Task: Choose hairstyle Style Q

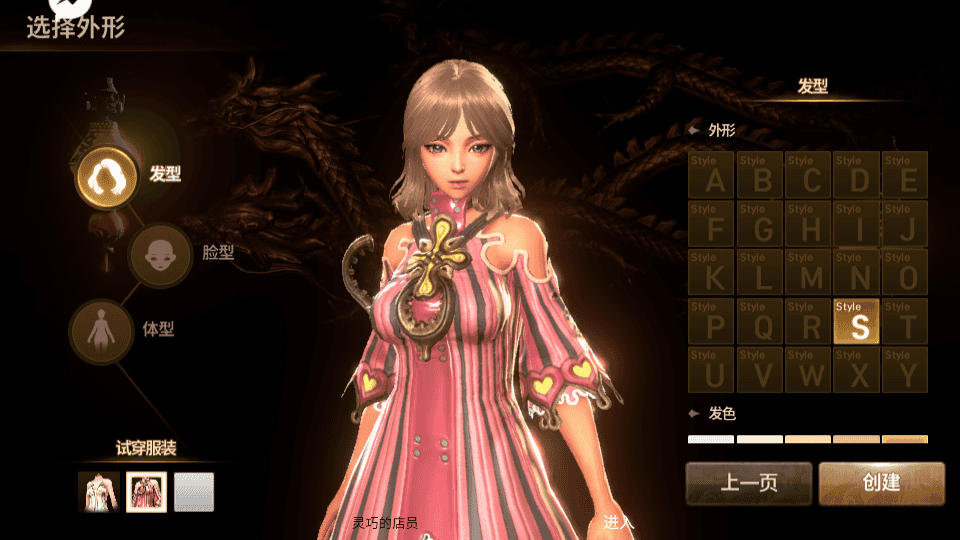Action: click(x=760, y=321)
